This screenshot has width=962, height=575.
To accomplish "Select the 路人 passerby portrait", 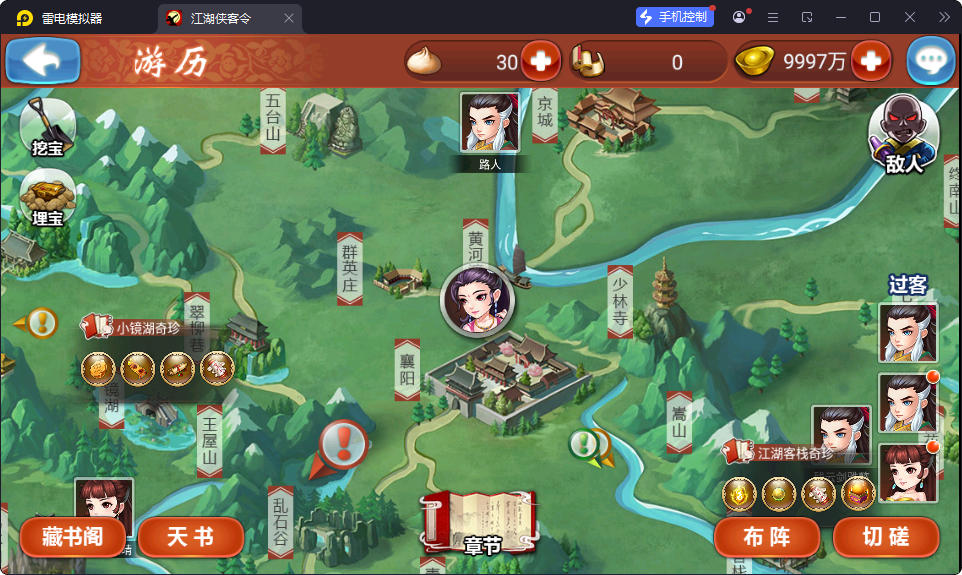I will pos(490,125).
